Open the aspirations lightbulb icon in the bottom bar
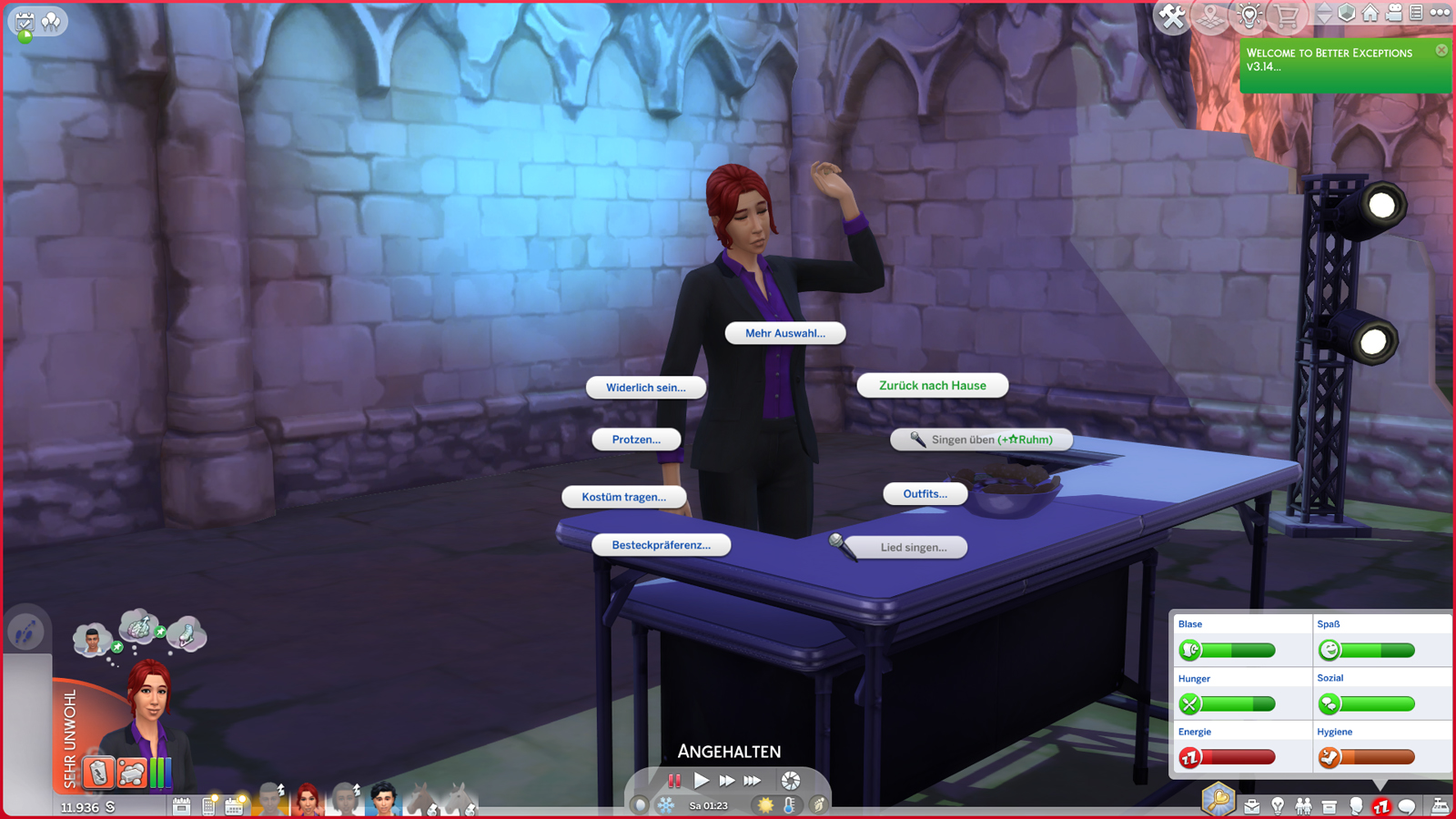 pyautogui.click(x=1278, y=806)
